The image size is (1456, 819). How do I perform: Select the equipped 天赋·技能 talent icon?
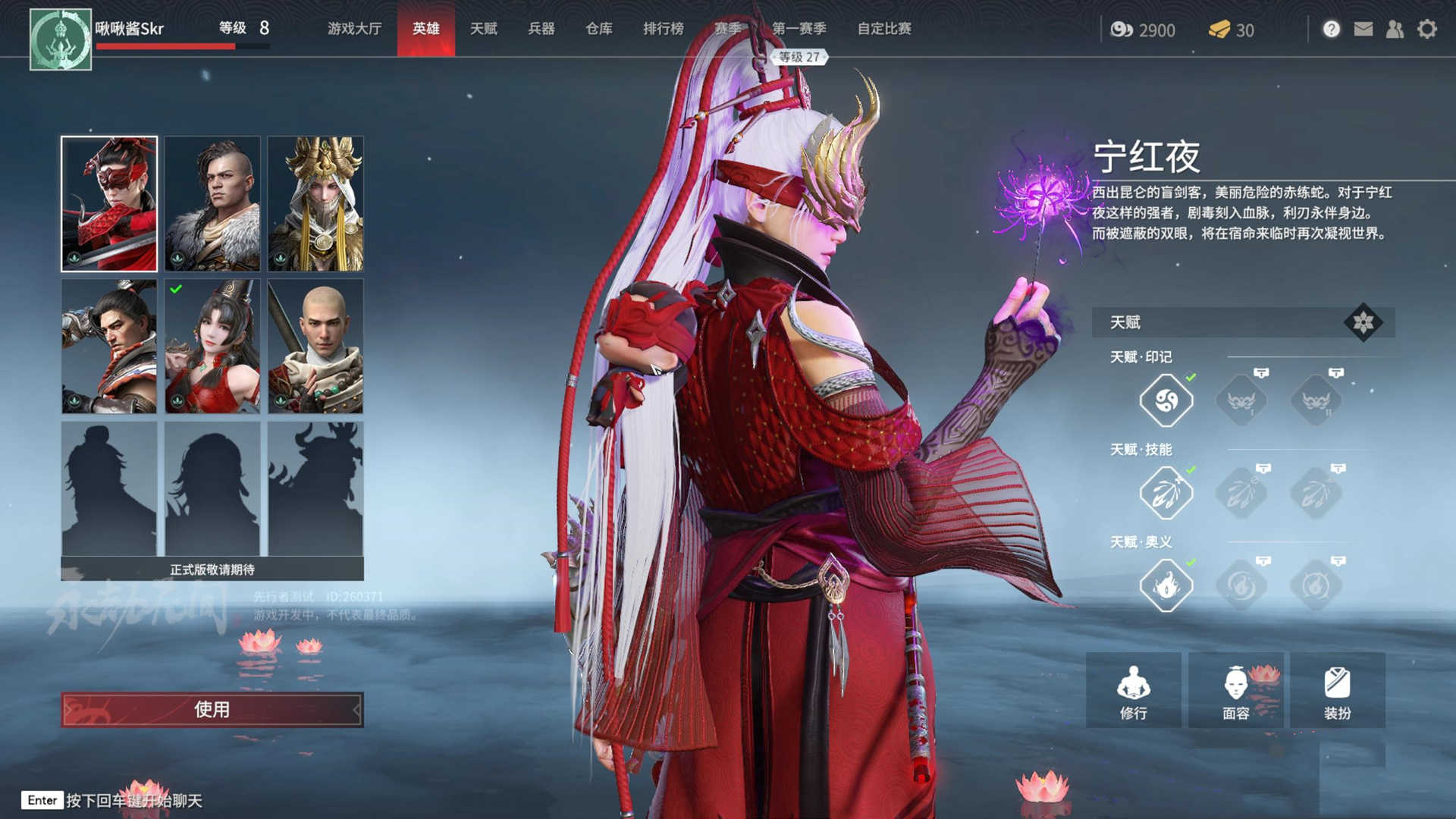click(1166, 493)
